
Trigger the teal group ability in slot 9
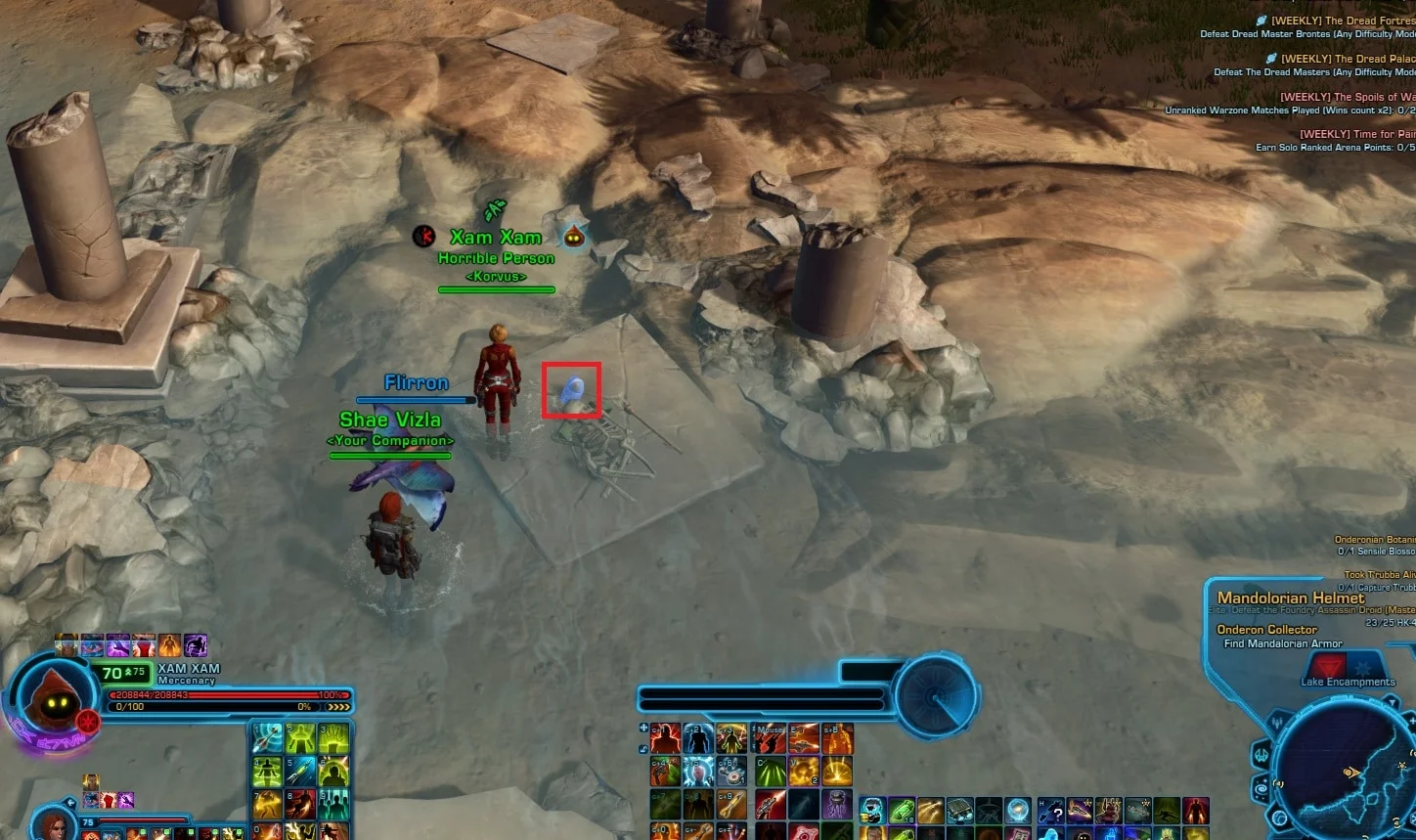[332, 804]
